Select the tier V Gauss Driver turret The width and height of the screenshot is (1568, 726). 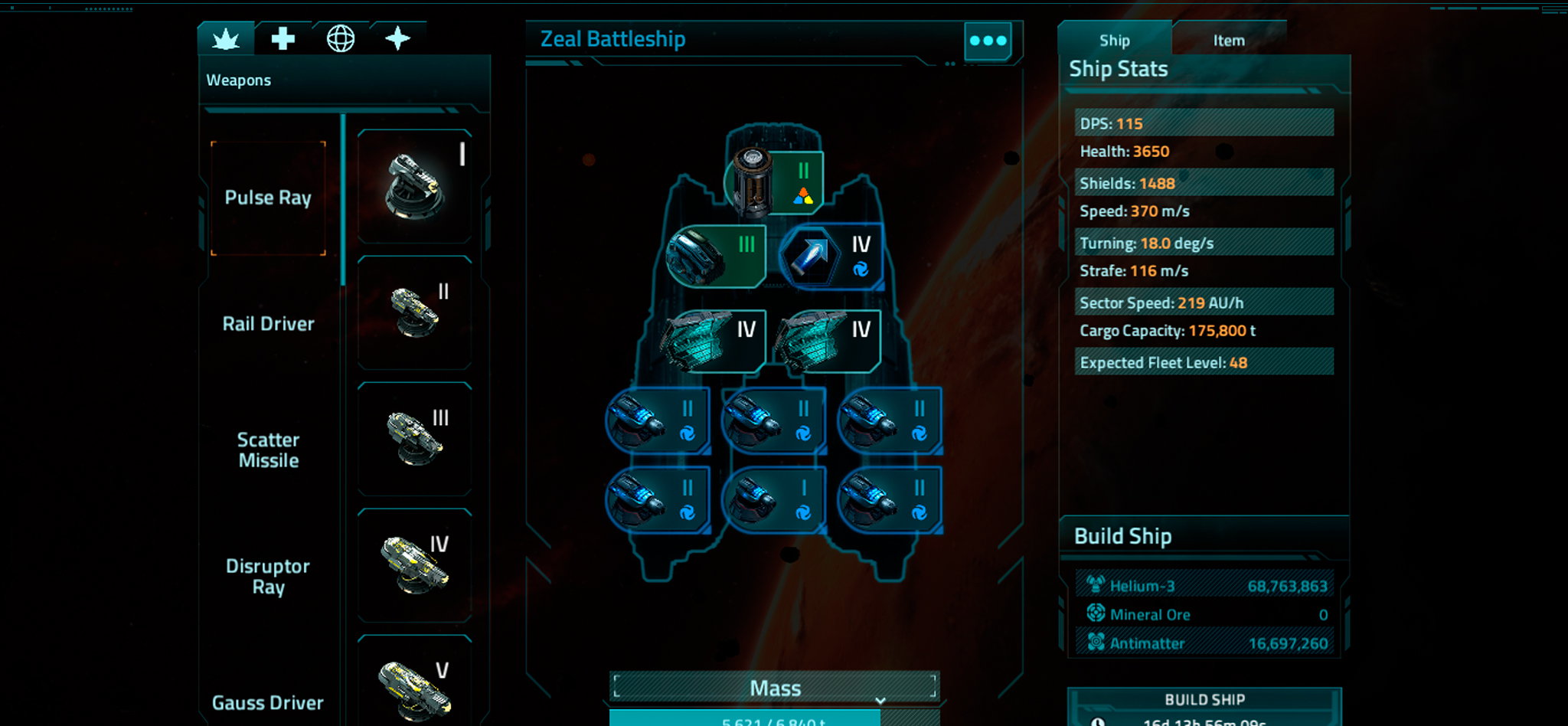pyautogui.click(x=414, y=682)
